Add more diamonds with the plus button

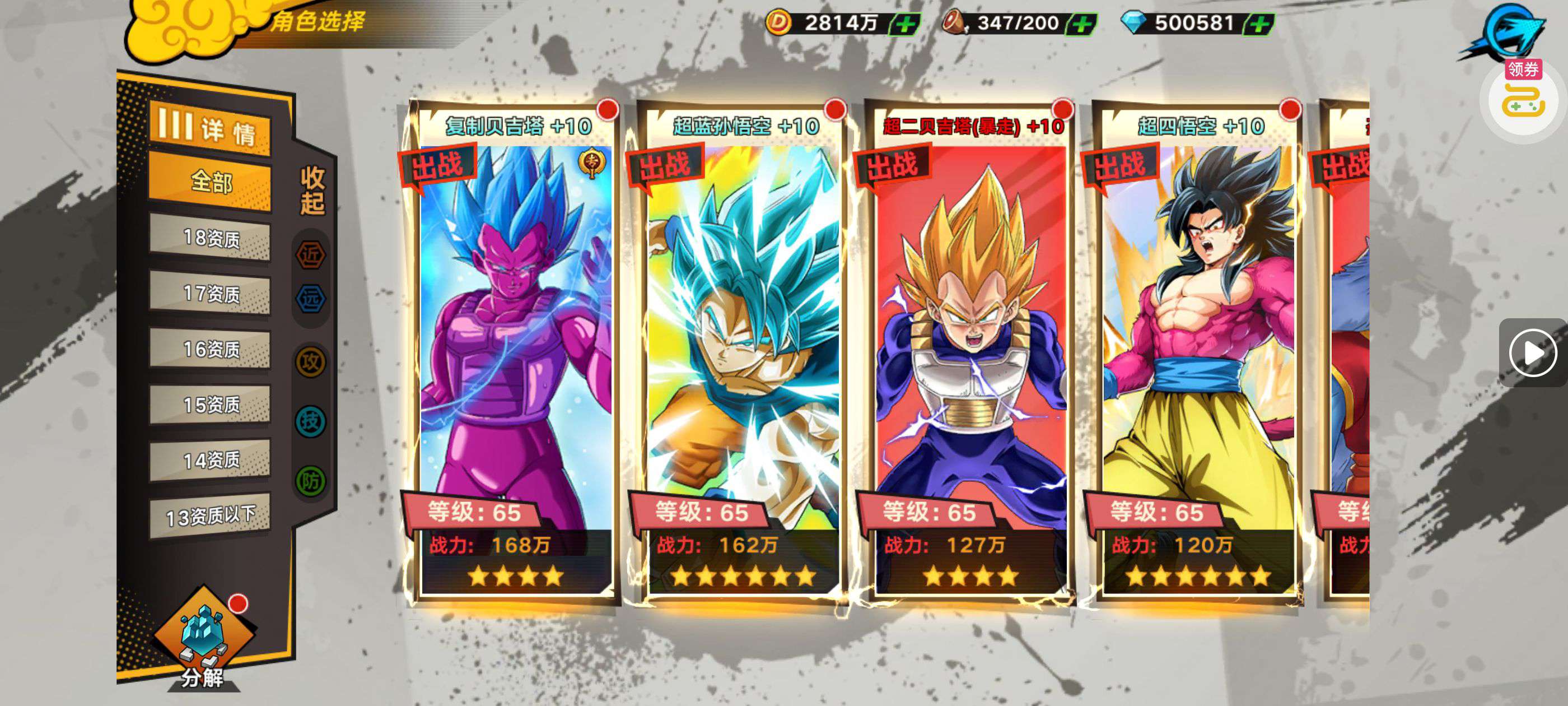click(1259, 24)
